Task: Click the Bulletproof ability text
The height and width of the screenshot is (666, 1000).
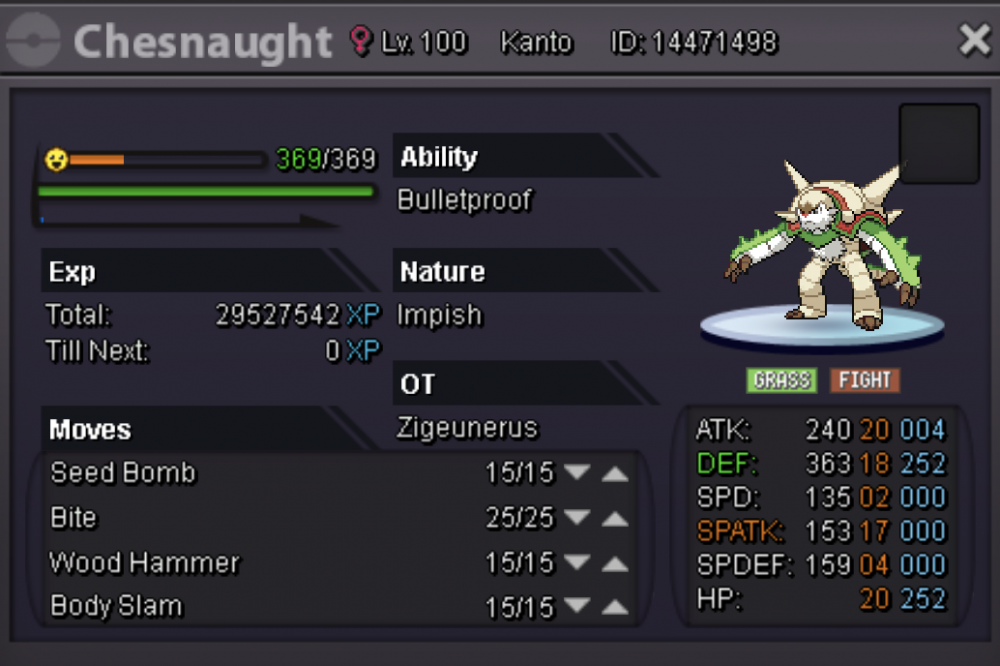Action: click(x=465, y=200)
